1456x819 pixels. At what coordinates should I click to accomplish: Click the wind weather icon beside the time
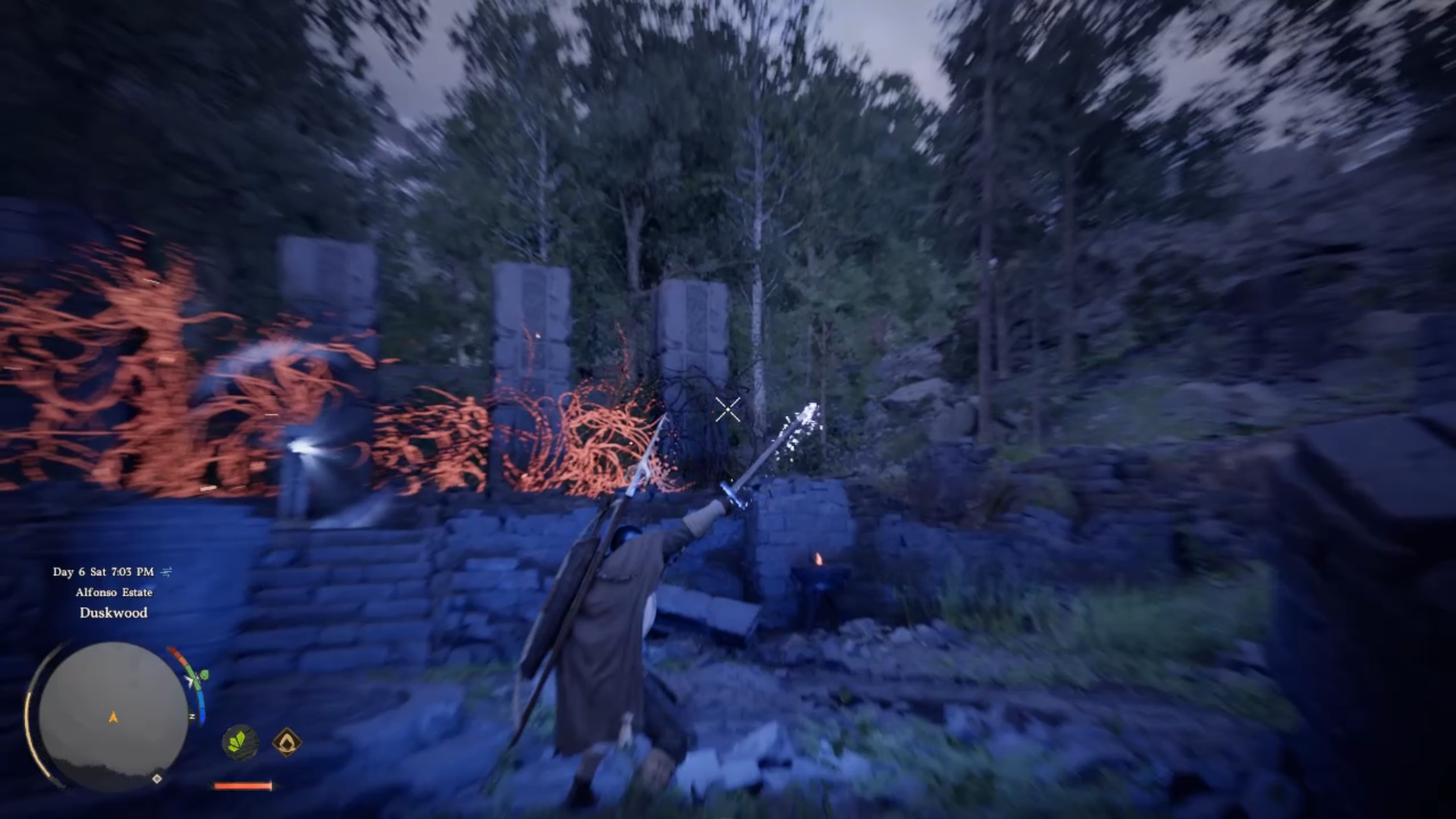[166, 572]
